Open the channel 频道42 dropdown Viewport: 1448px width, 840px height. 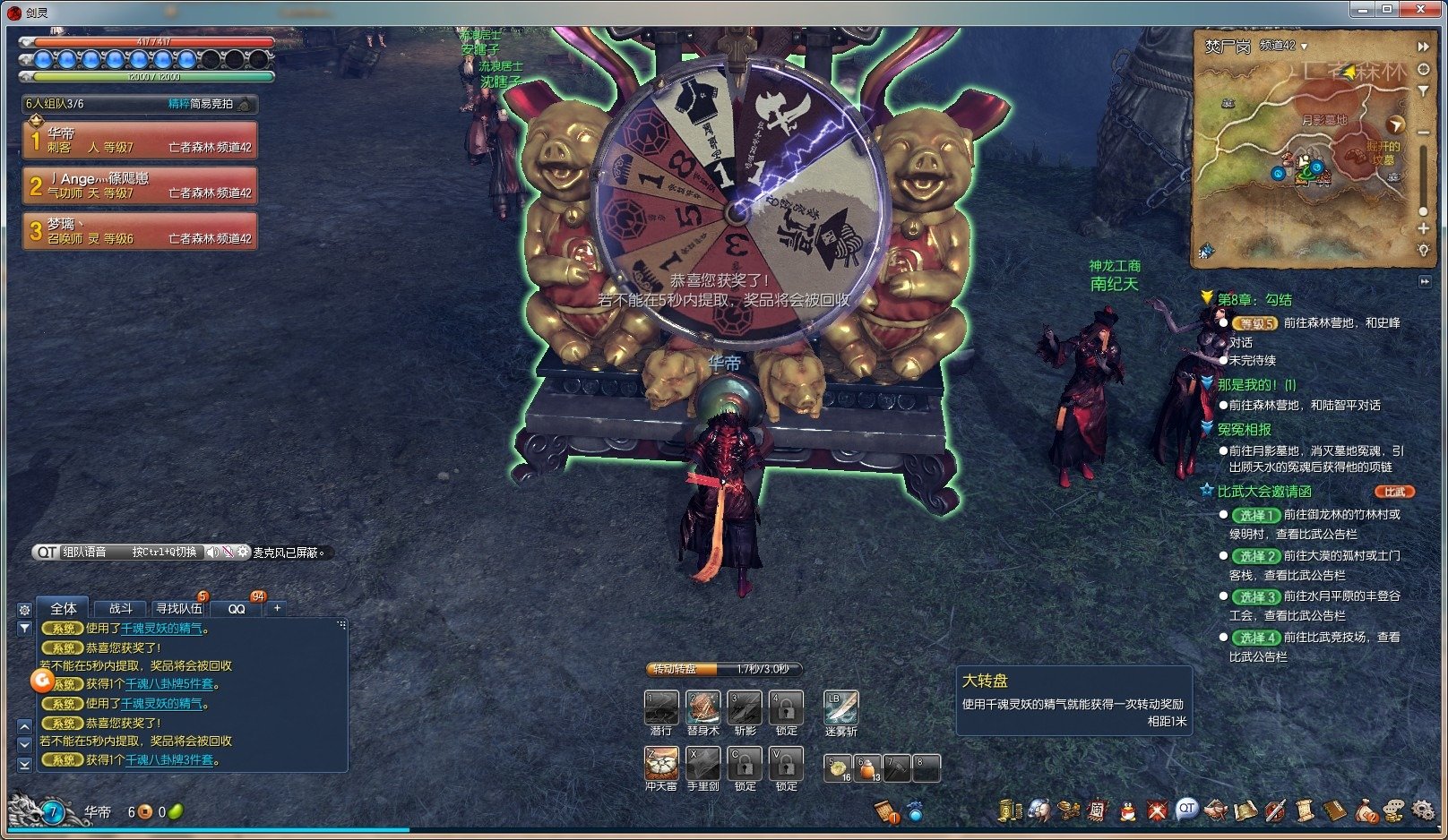[1283, 46]
